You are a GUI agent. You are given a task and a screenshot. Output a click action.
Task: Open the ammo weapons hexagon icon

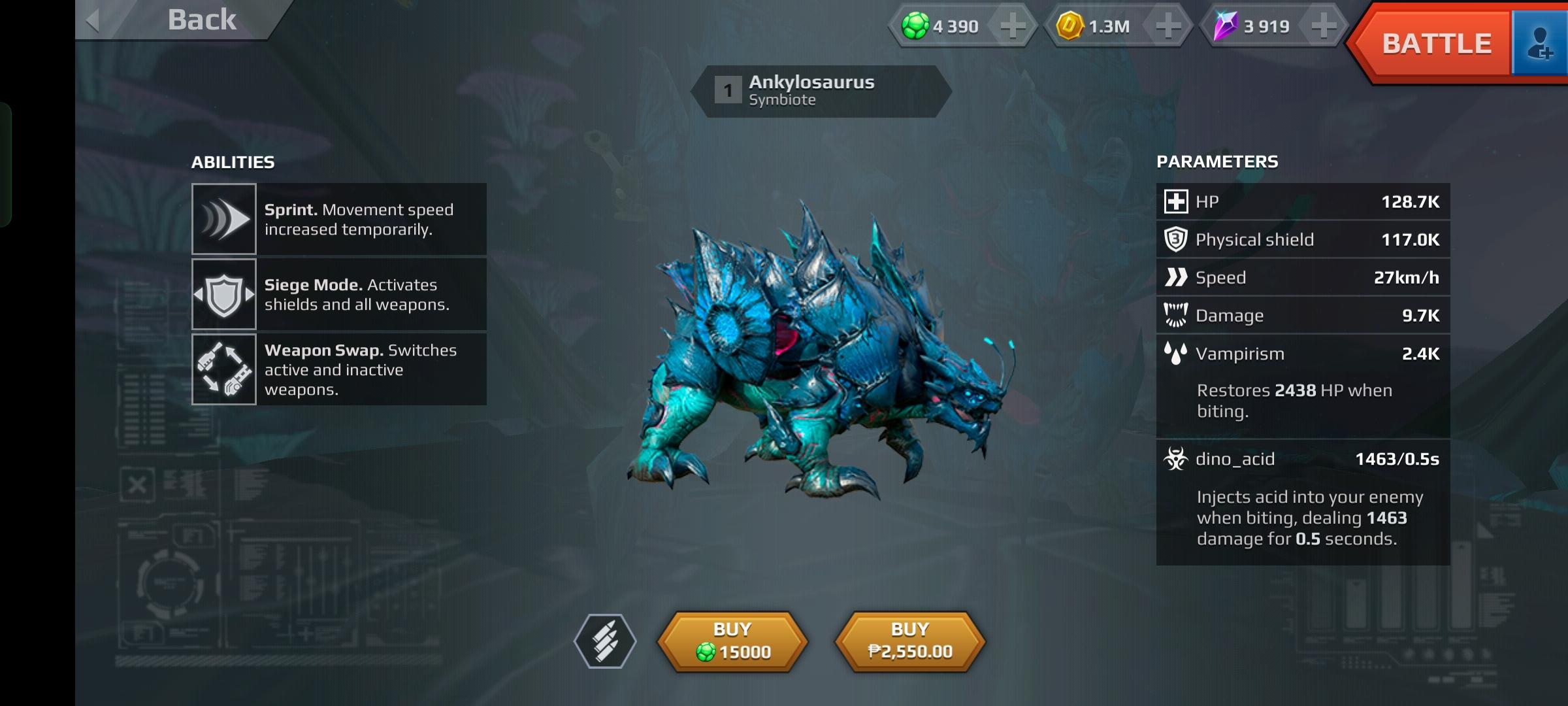click(605, 641)
